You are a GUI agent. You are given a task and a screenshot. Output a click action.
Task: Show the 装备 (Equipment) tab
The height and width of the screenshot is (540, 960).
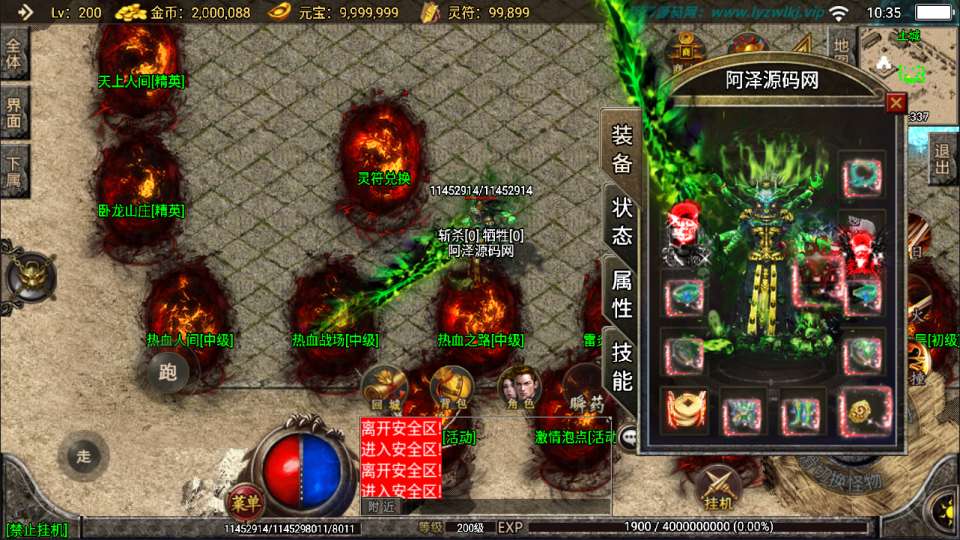coord(622,150)
